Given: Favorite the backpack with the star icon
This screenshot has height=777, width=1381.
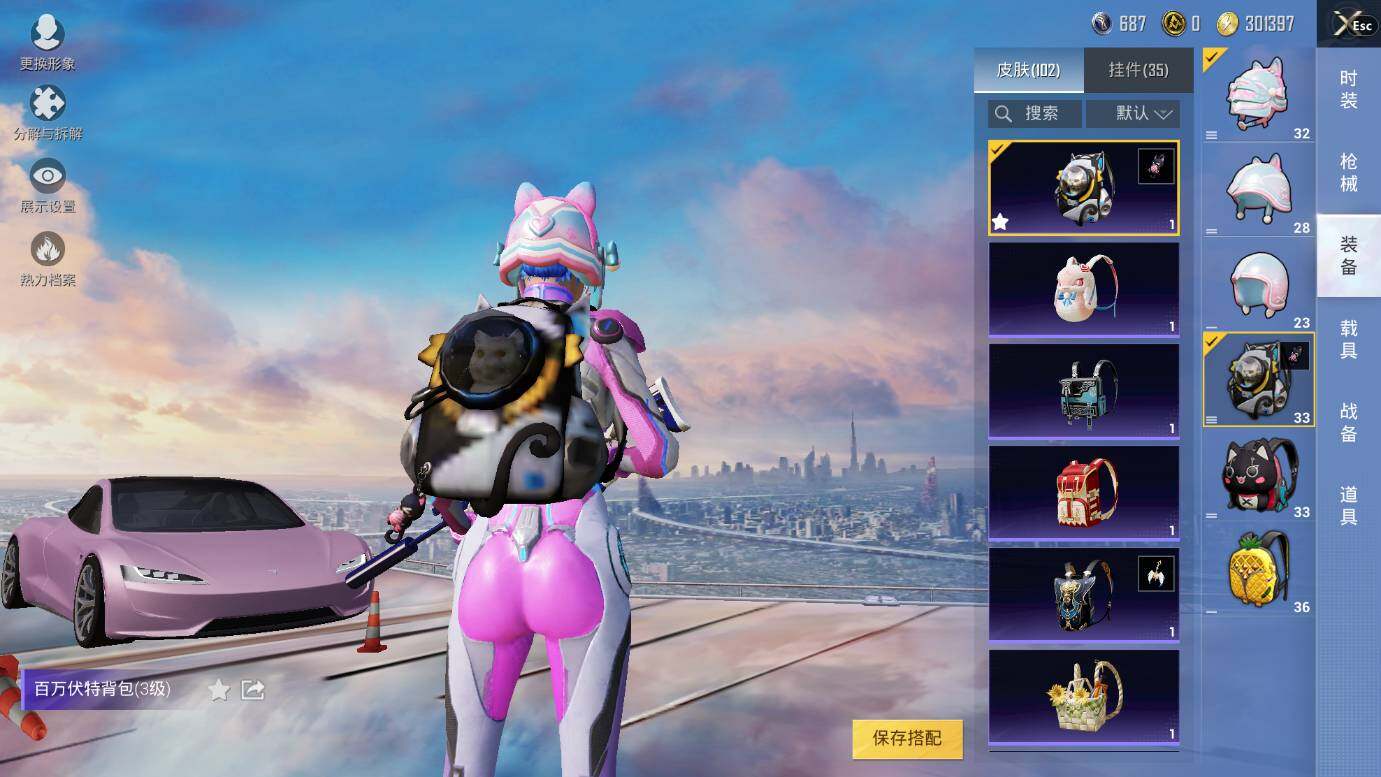Looking at the screenshot, I should 219,690.
